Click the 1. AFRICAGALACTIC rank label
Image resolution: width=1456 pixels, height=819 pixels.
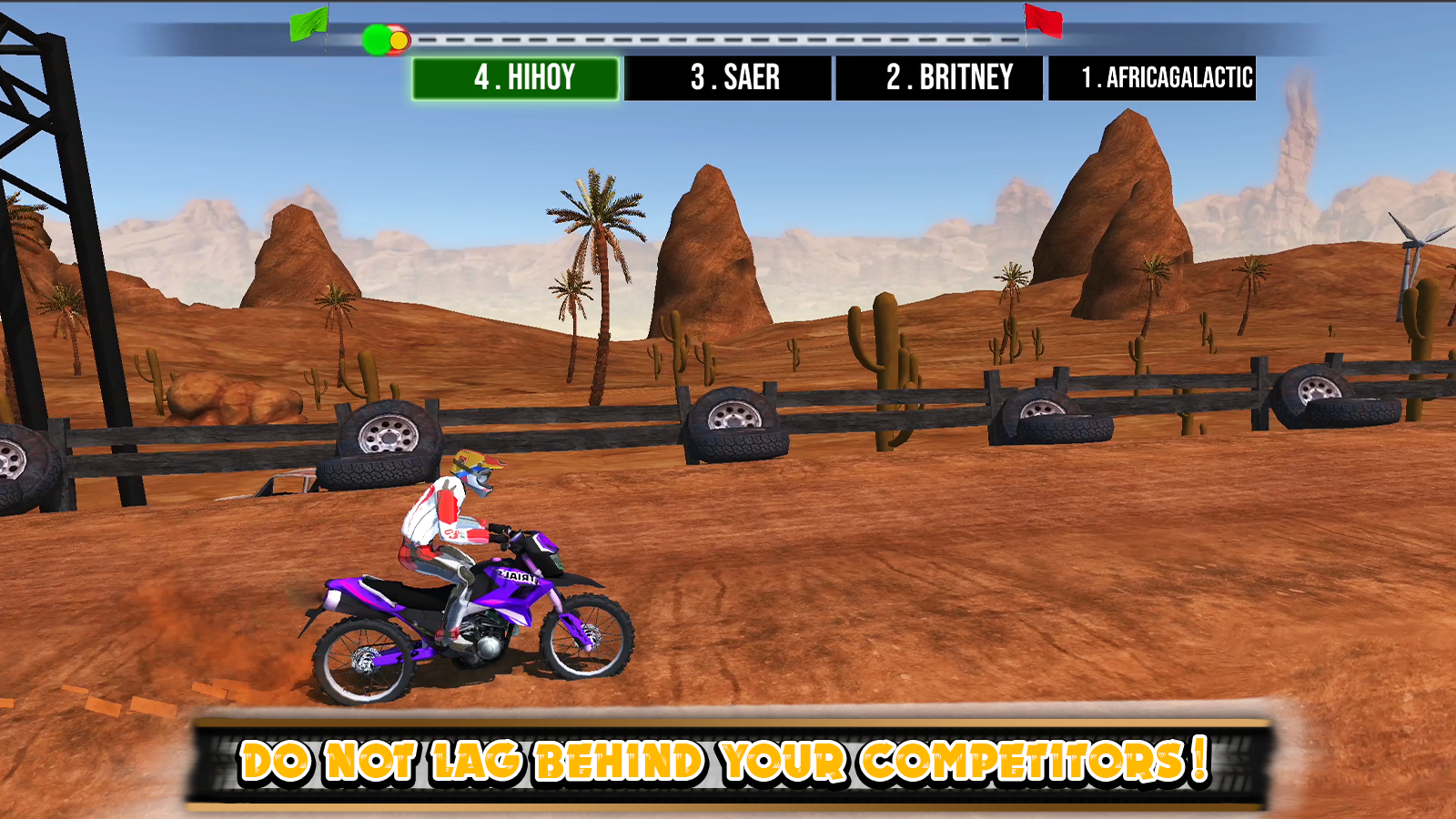click(x=1168, y=77)
